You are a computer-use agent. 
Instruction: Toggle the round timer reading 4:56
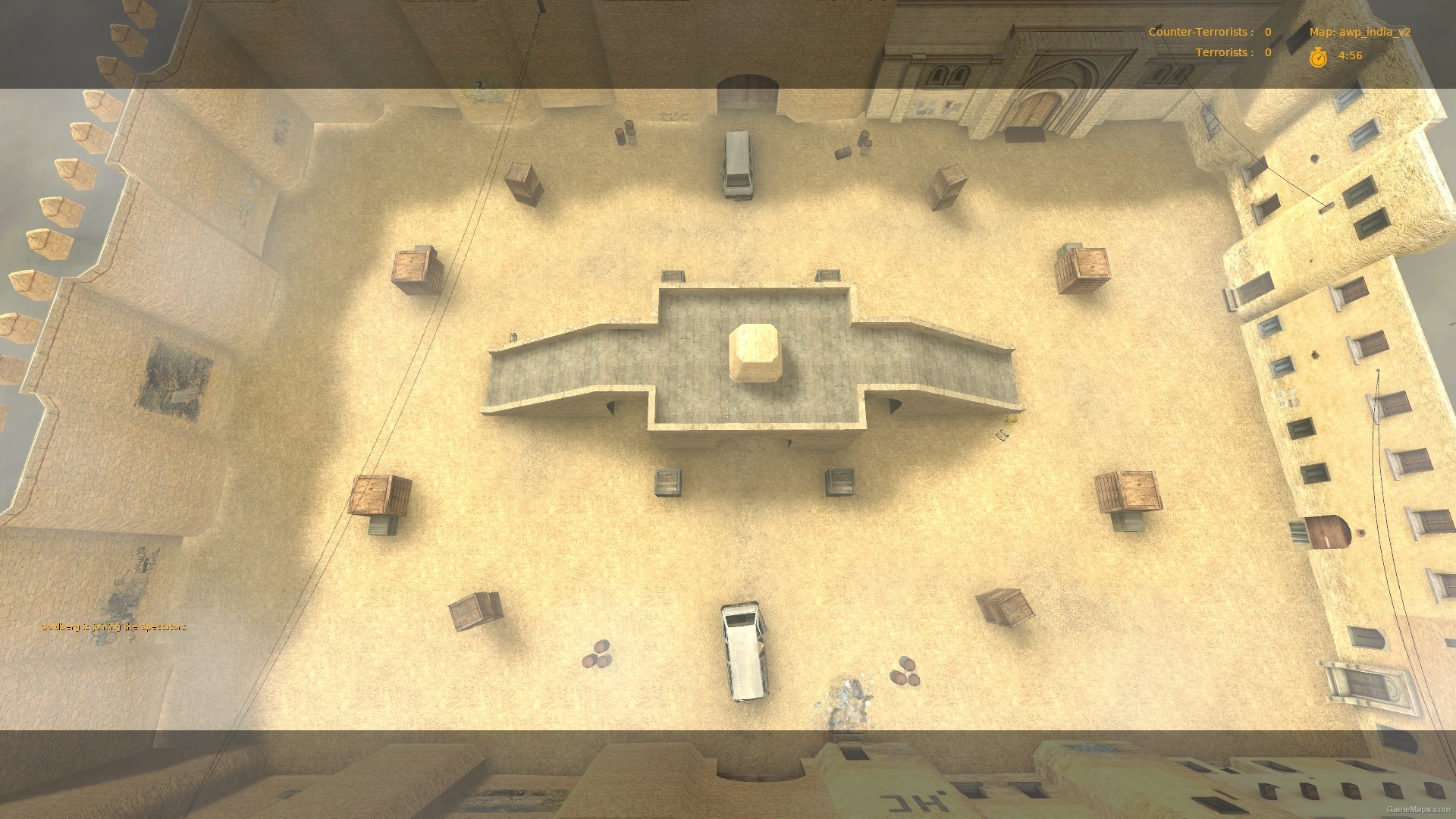[x=1350, y=55]
